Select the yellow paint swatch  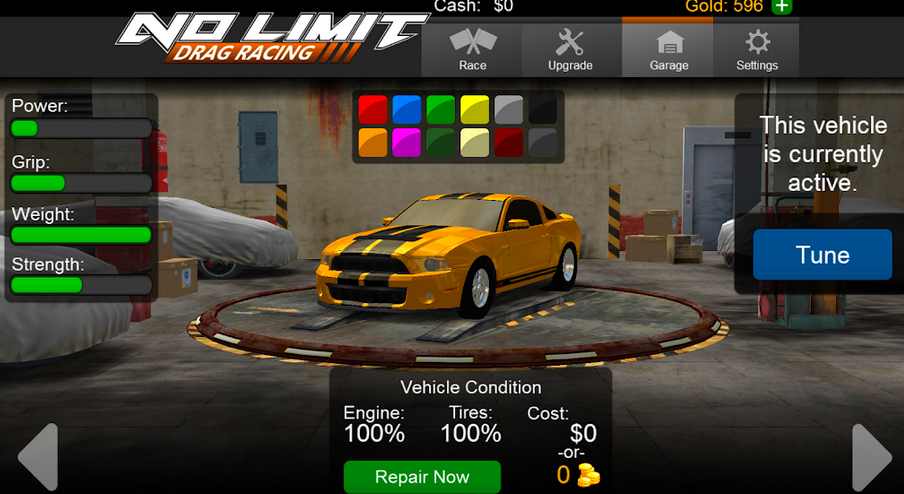pos(475,109)
